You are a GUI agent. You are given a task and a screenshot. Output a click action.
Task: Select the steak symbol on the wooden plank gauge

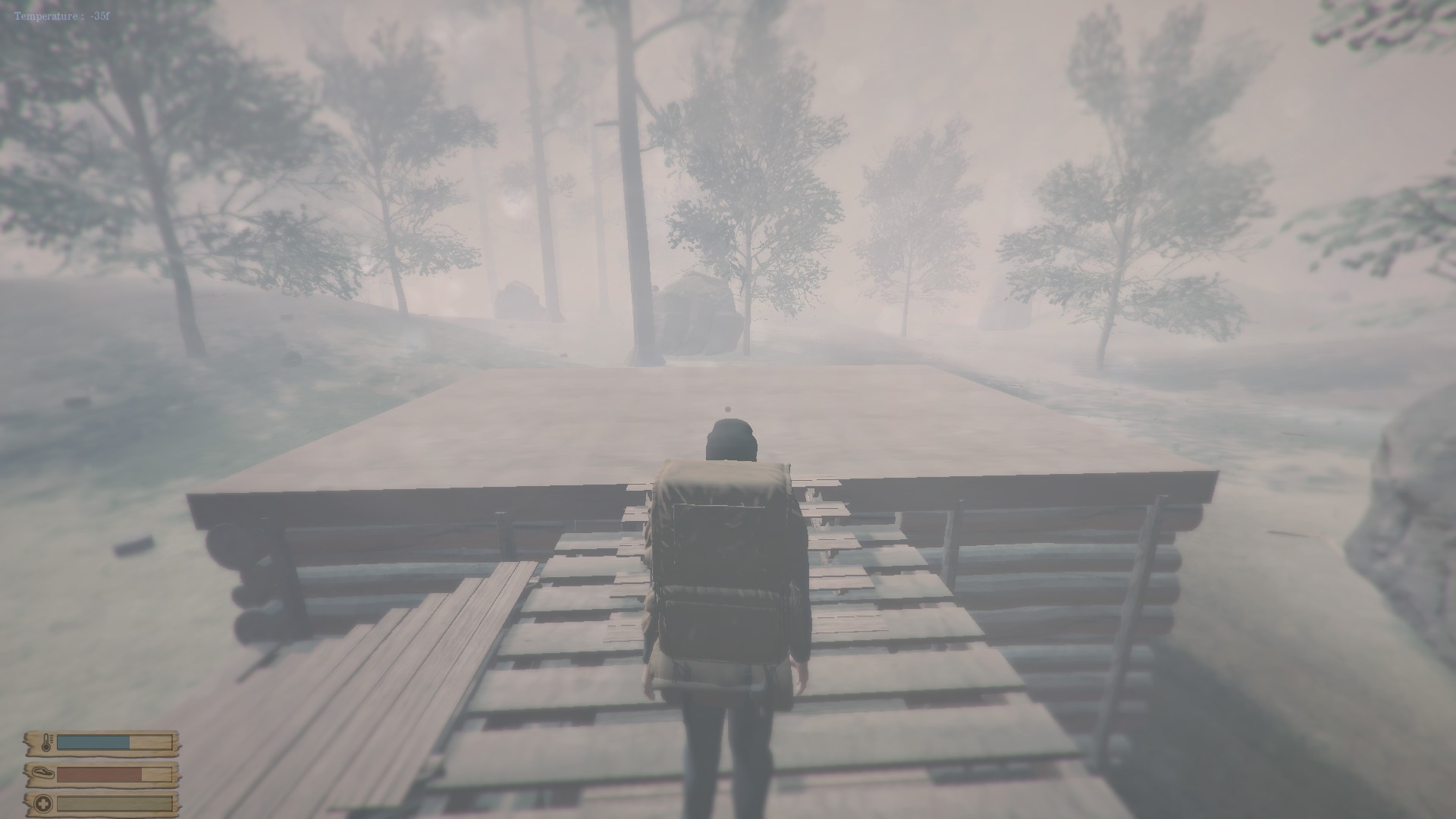43,773
